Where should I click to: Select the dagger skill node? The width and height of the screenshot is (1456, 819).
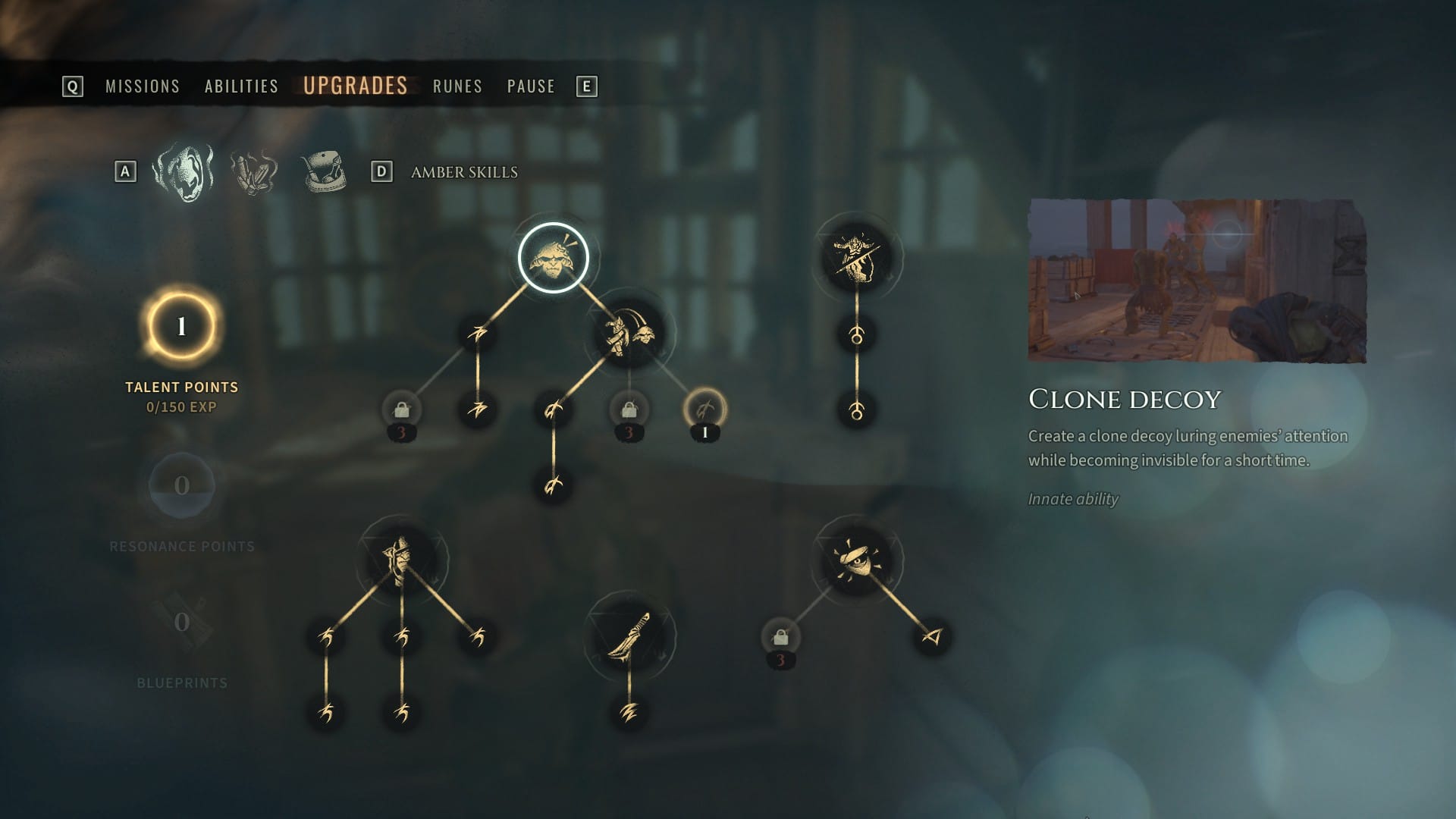pos(629,637)
